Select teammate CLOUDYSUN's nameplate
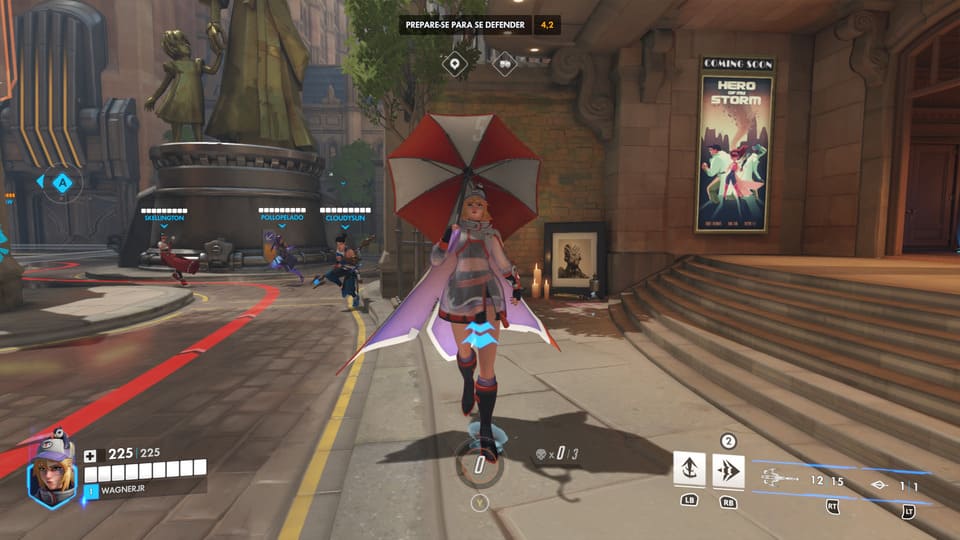Viewport: 960px width, 540px height. [345, 215]
